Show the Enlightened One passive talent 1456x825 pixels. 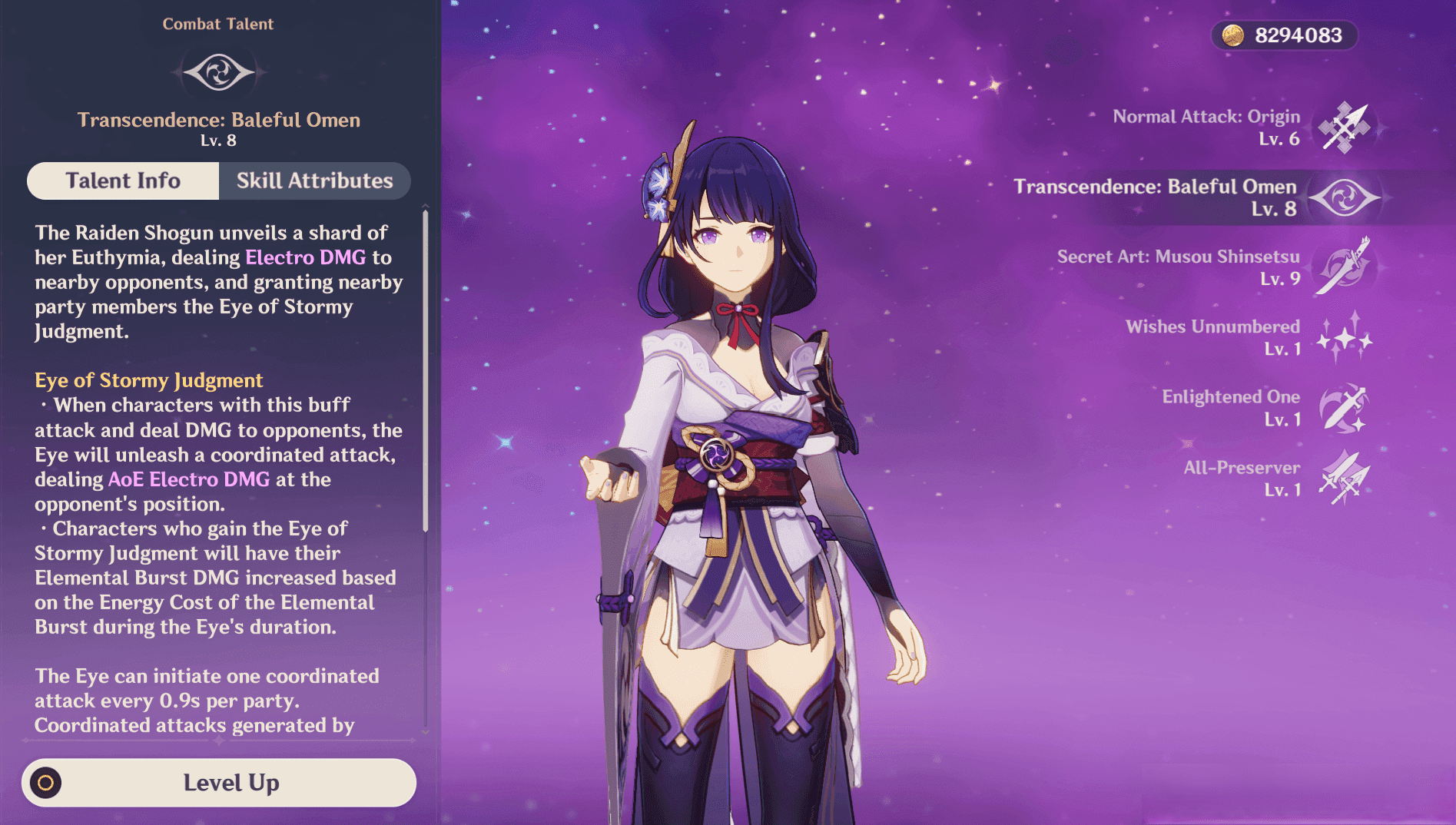click(x=1343, y=408)
